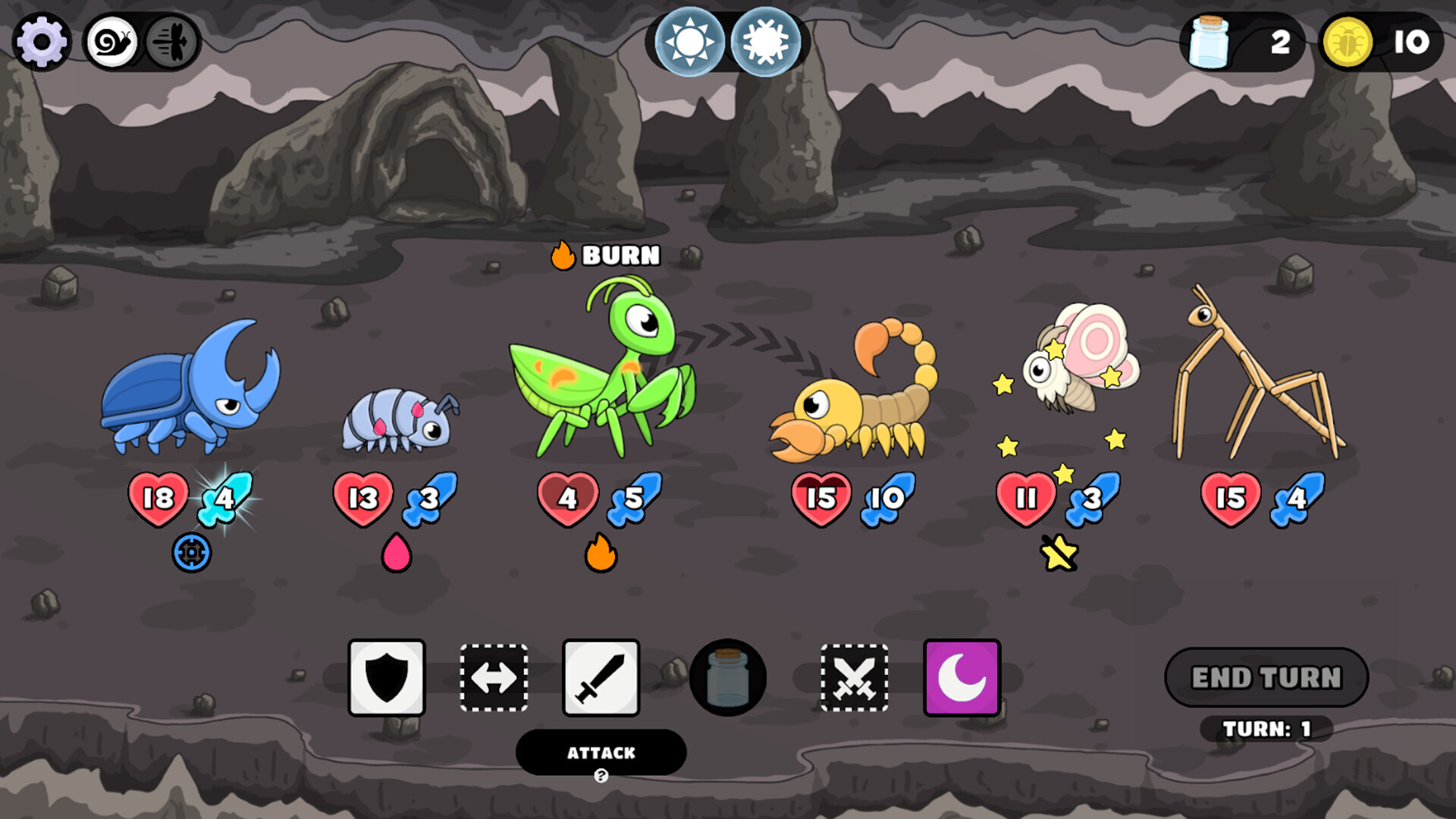Enable fast dragonfly game speed
The height and width of the screenshot is (819, 1456).
[x=171, y=43]
